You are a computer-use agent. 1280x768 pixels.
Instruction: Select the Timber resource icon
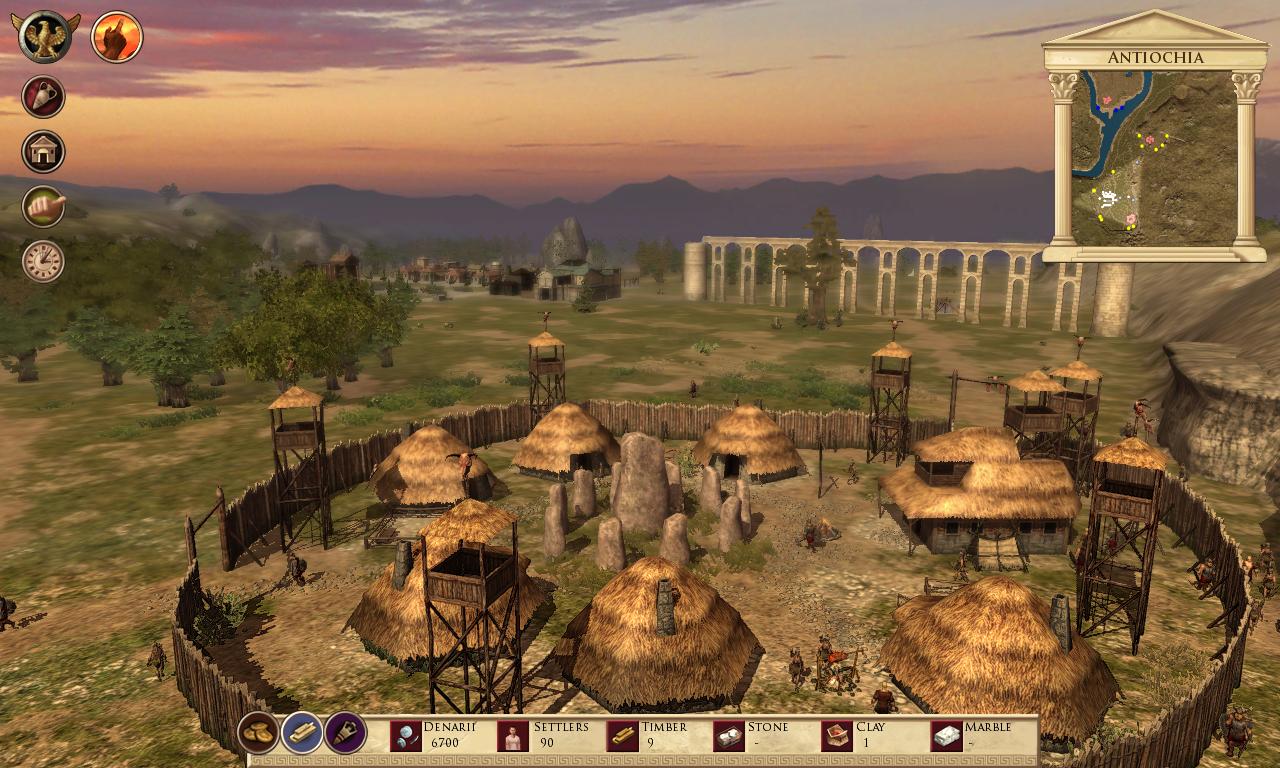click(622, 736)
